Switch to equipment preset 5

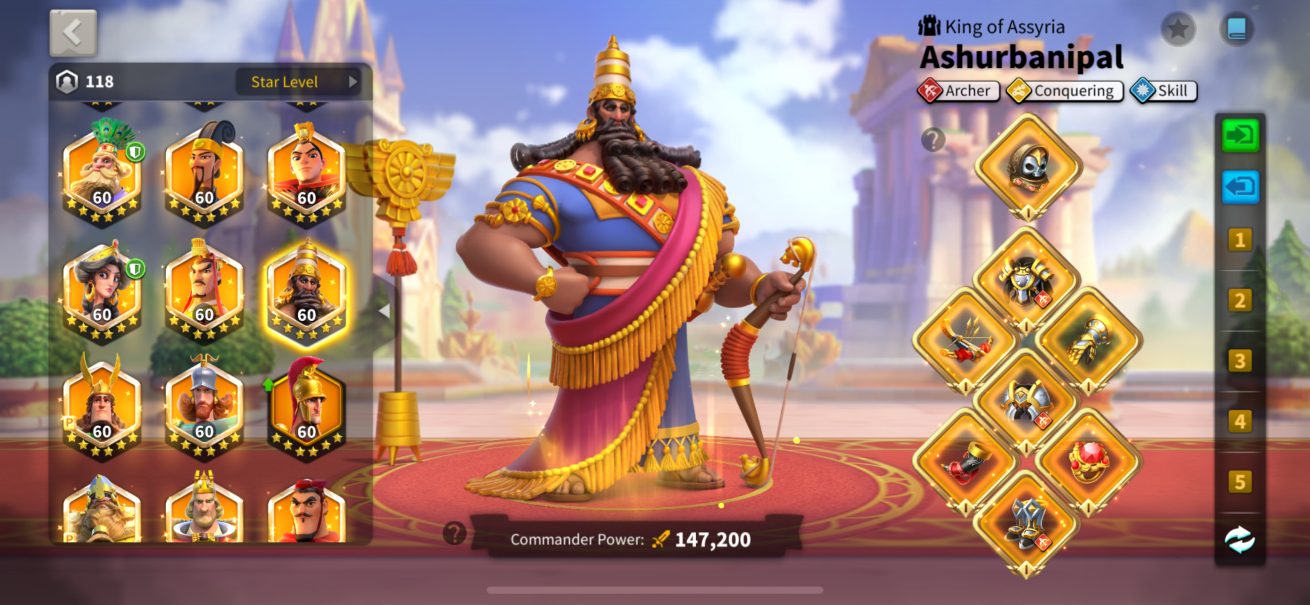1240,482
